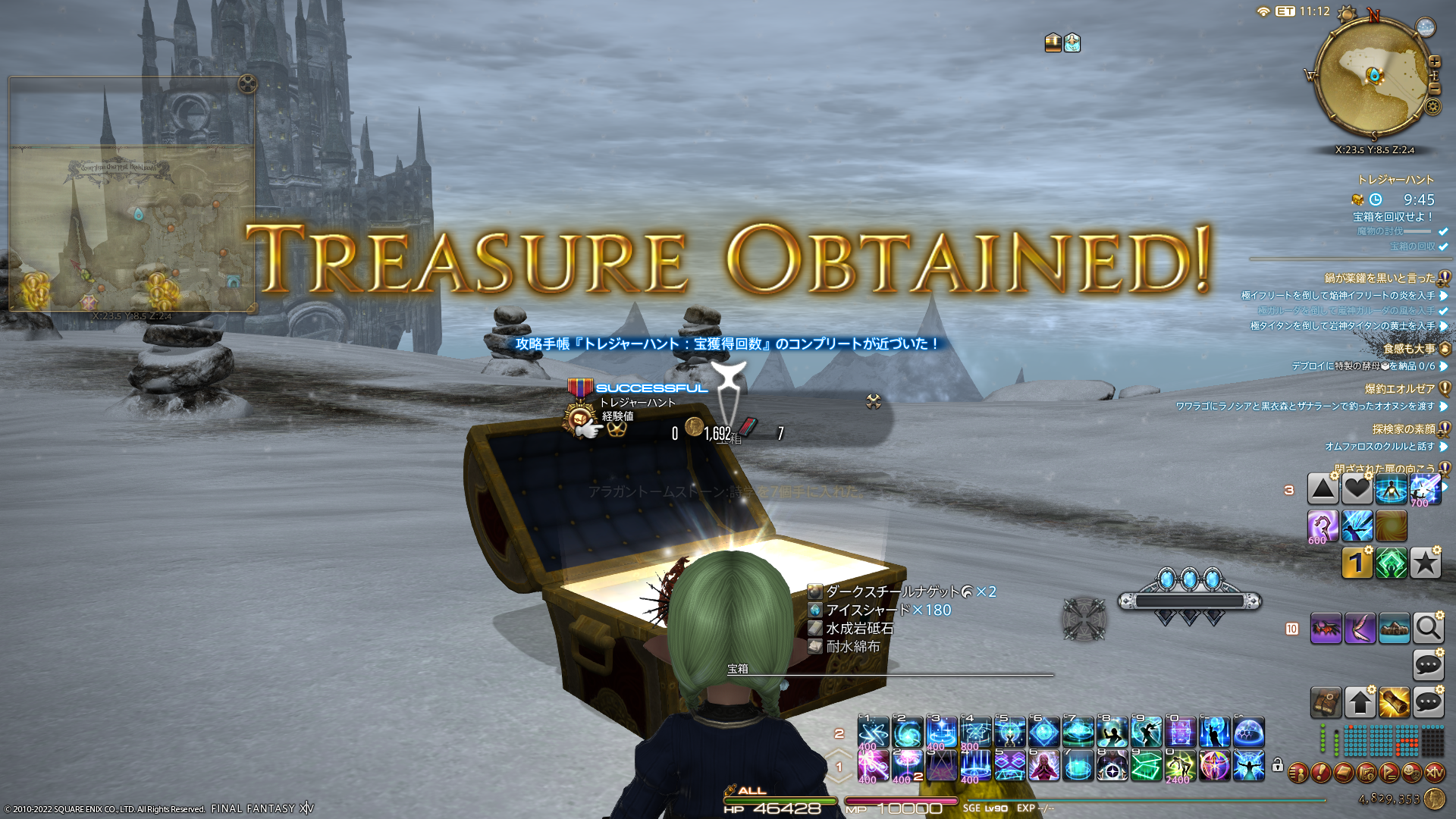Screen dimensions: 1456x819
Task: Open the 爆釣エオルゼア quest tracker entry
Action: pos(1400,389)
